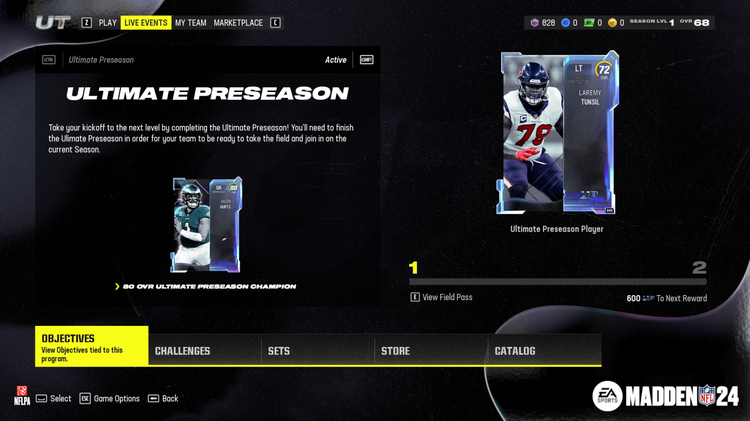View the Field Pass
The width and height of the screenshot is (750, 421).
click(x=447, y=298)
